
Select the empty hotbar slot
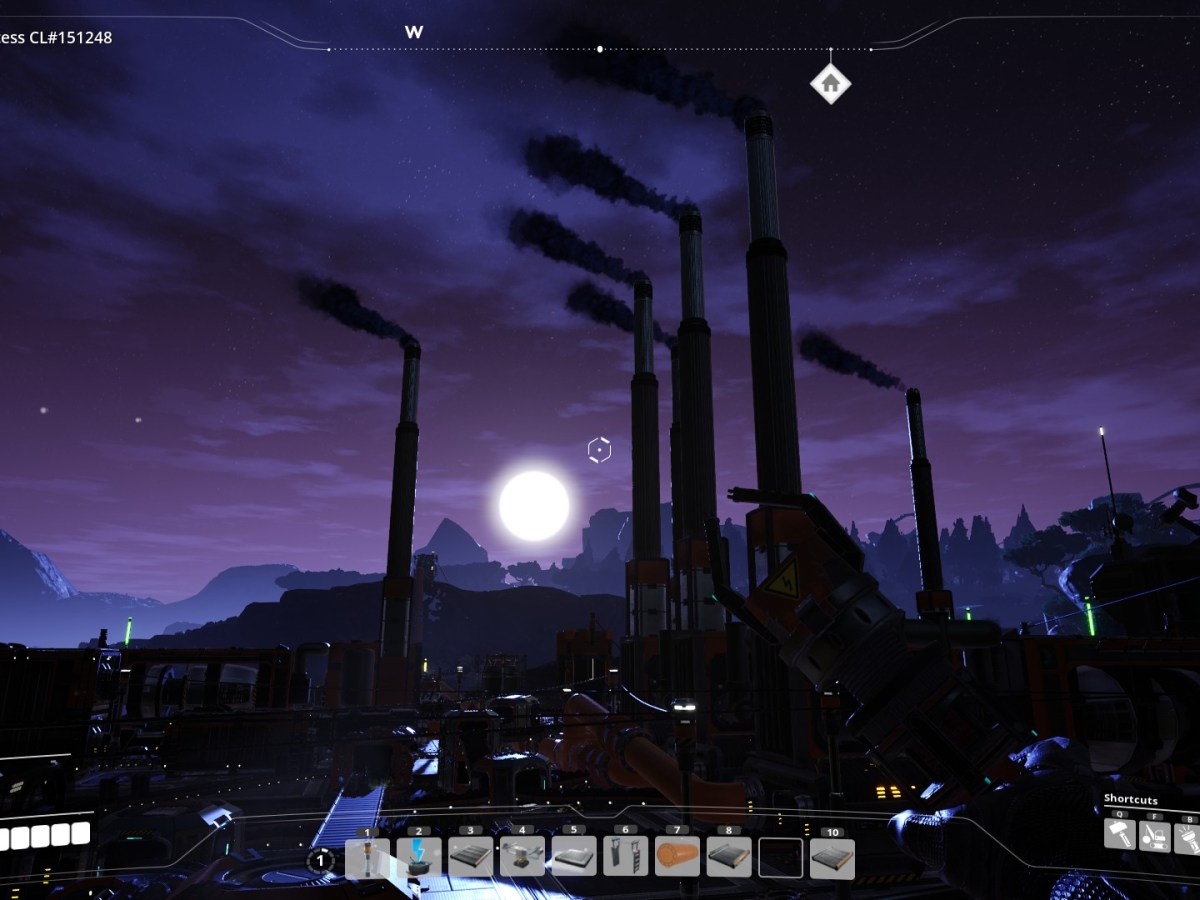point(781,858)
